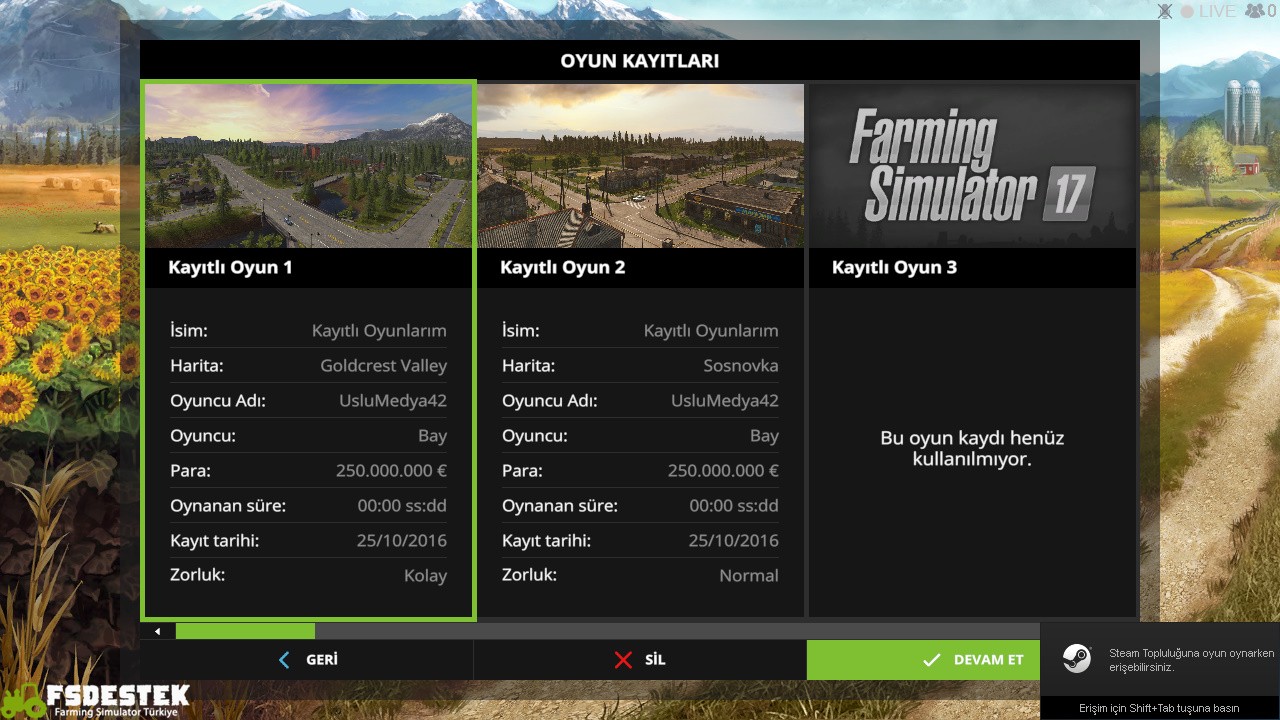The image size is (1280, 720).
Task: Open the Kayıtlı Oyun 1 map thumbnail
Action: [x=308, y=165]
